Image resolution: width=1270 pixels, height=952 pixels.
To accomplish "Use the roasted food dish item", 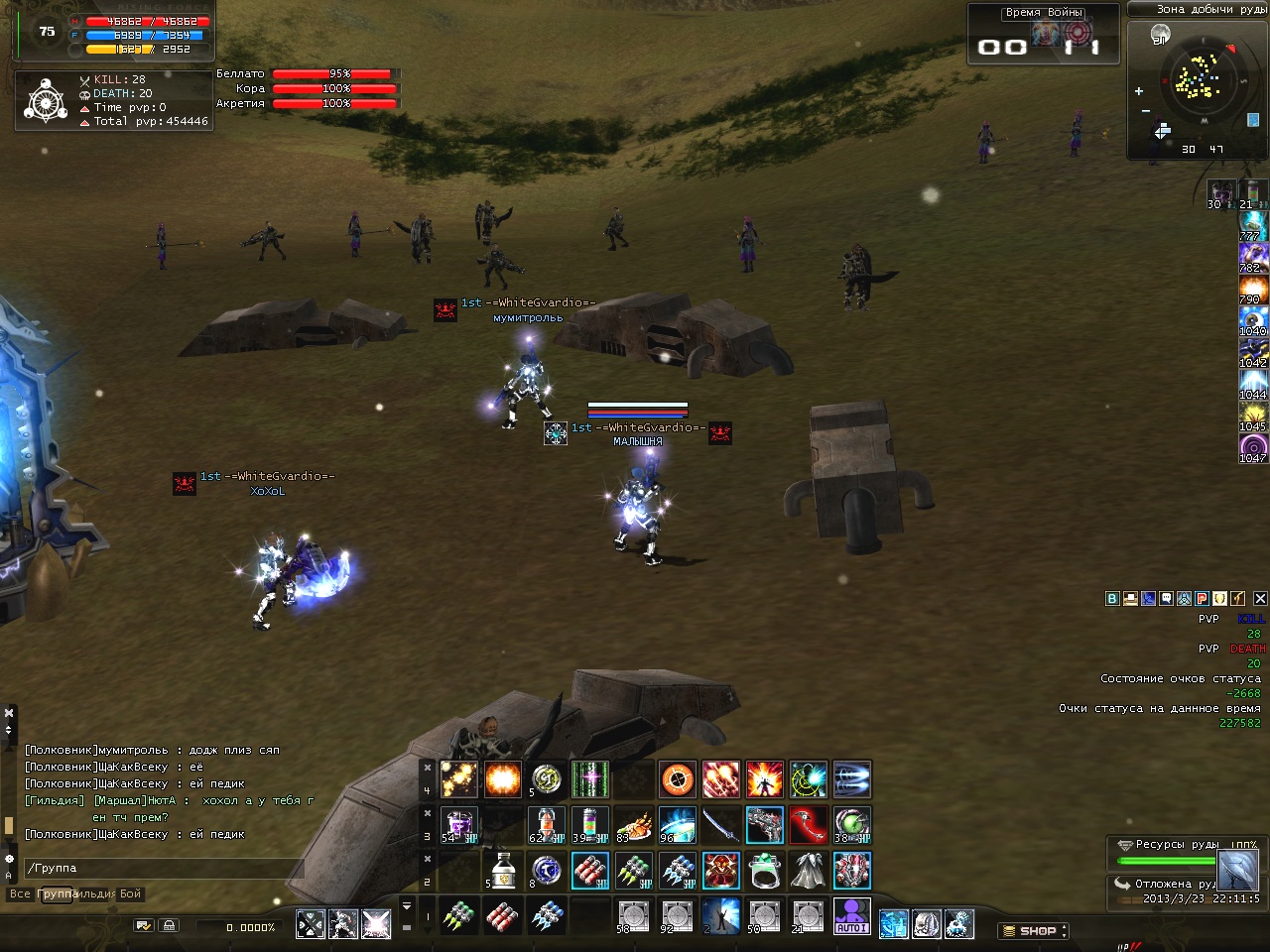I will (x=633, y=825).
